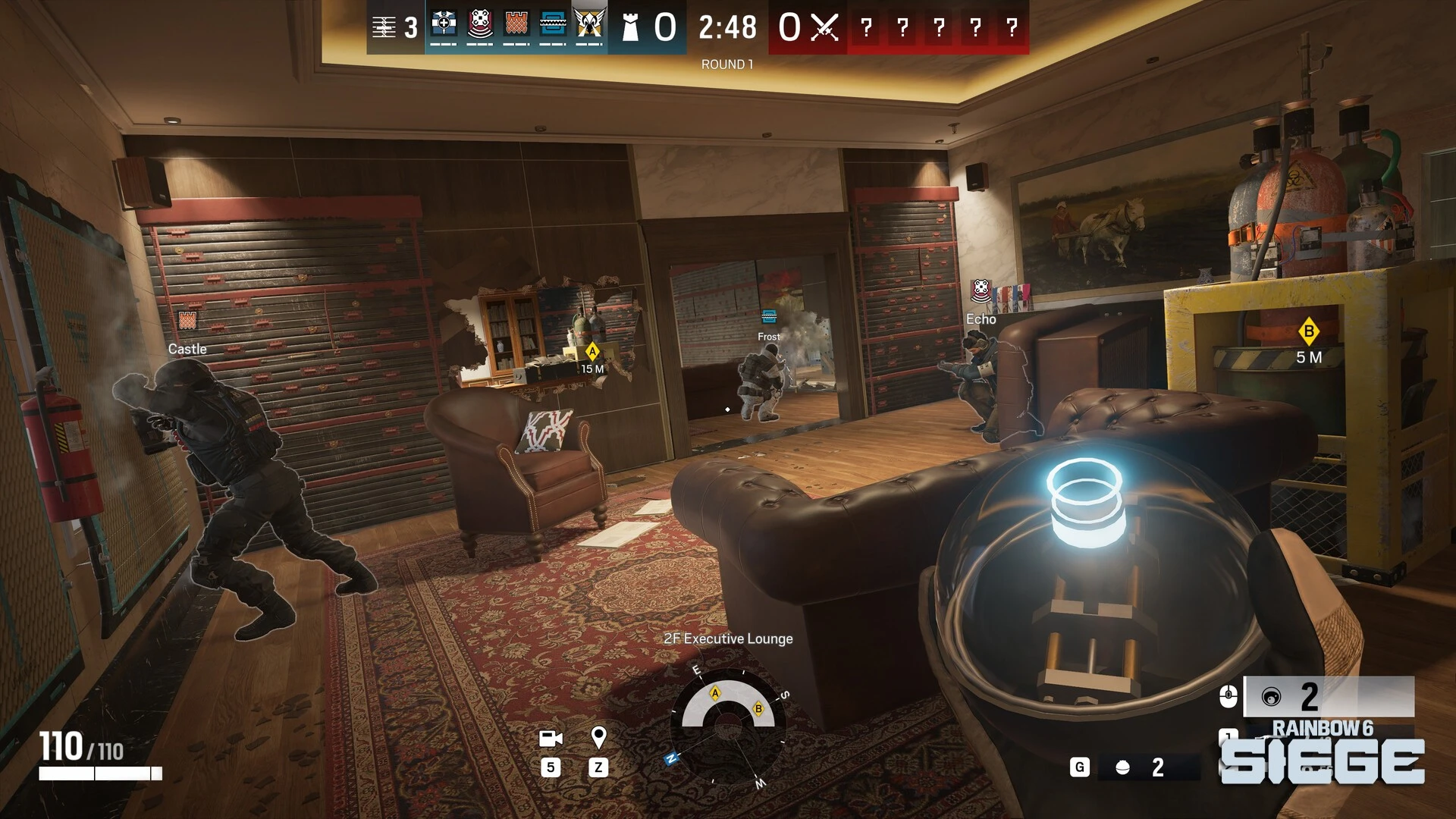Click the bomb site A waypoint marker
This screenshot has width=1456, height=819.
pyautogui.click(x=592, y=352)
